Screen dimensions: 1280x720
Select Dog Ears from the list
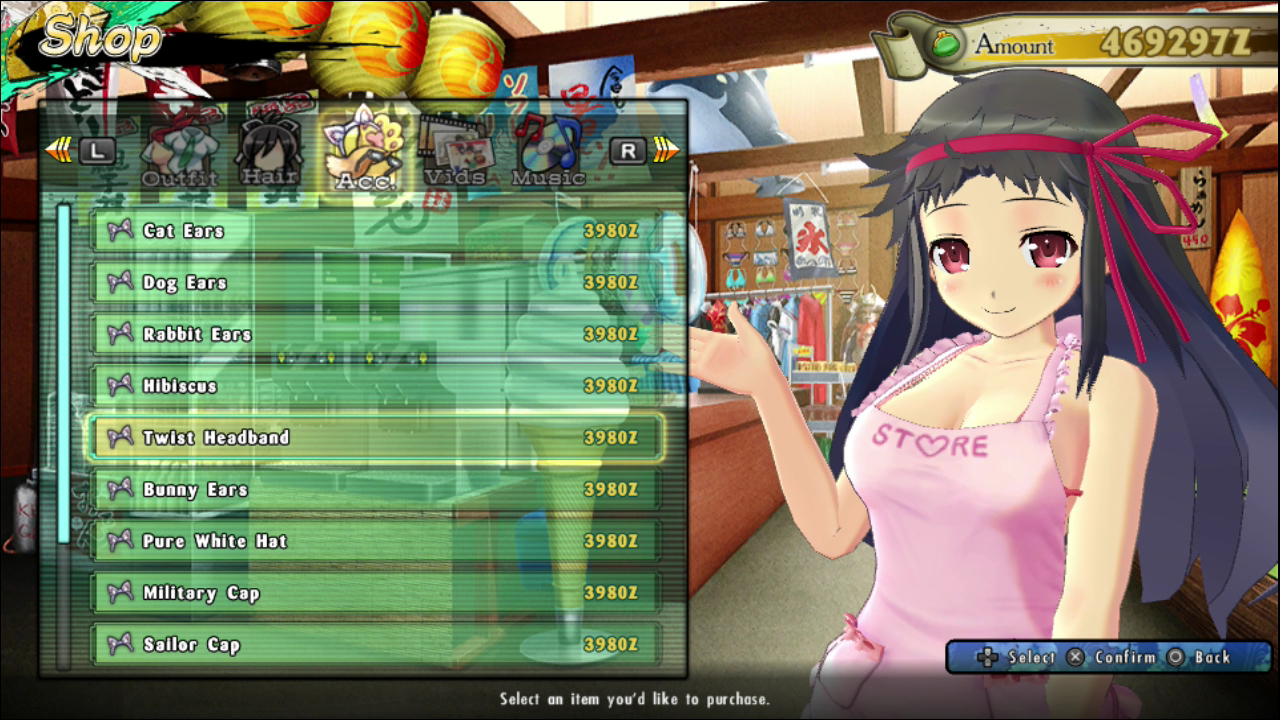click(375, 283)
